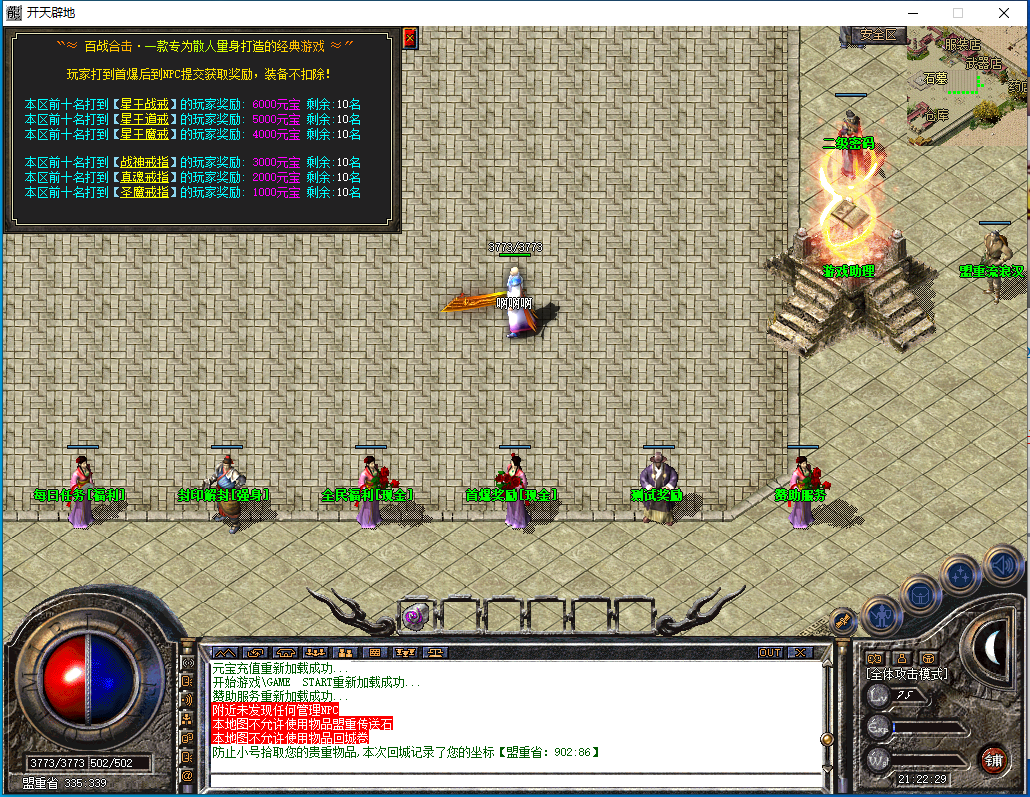The height and width of the screenshot is (797, 1030).
Task: Open the bag inventory round button
Action: 920,594
